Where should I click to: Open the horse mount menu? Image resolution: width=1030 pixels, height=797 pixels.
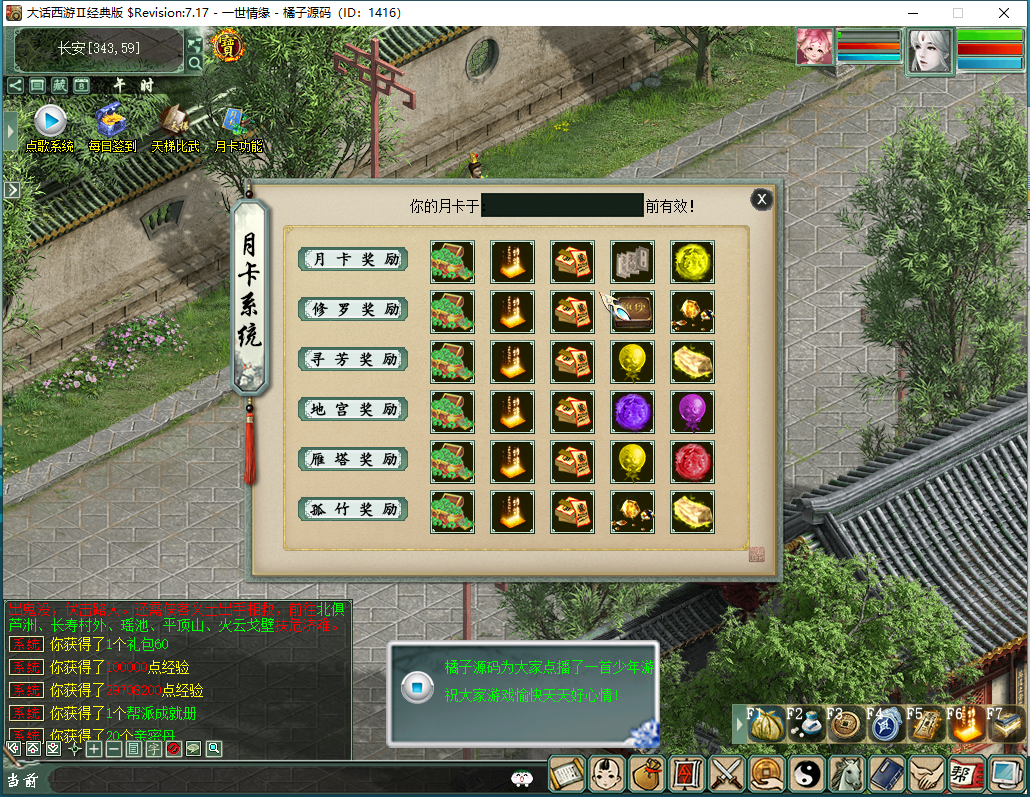[x=847, y=774]
